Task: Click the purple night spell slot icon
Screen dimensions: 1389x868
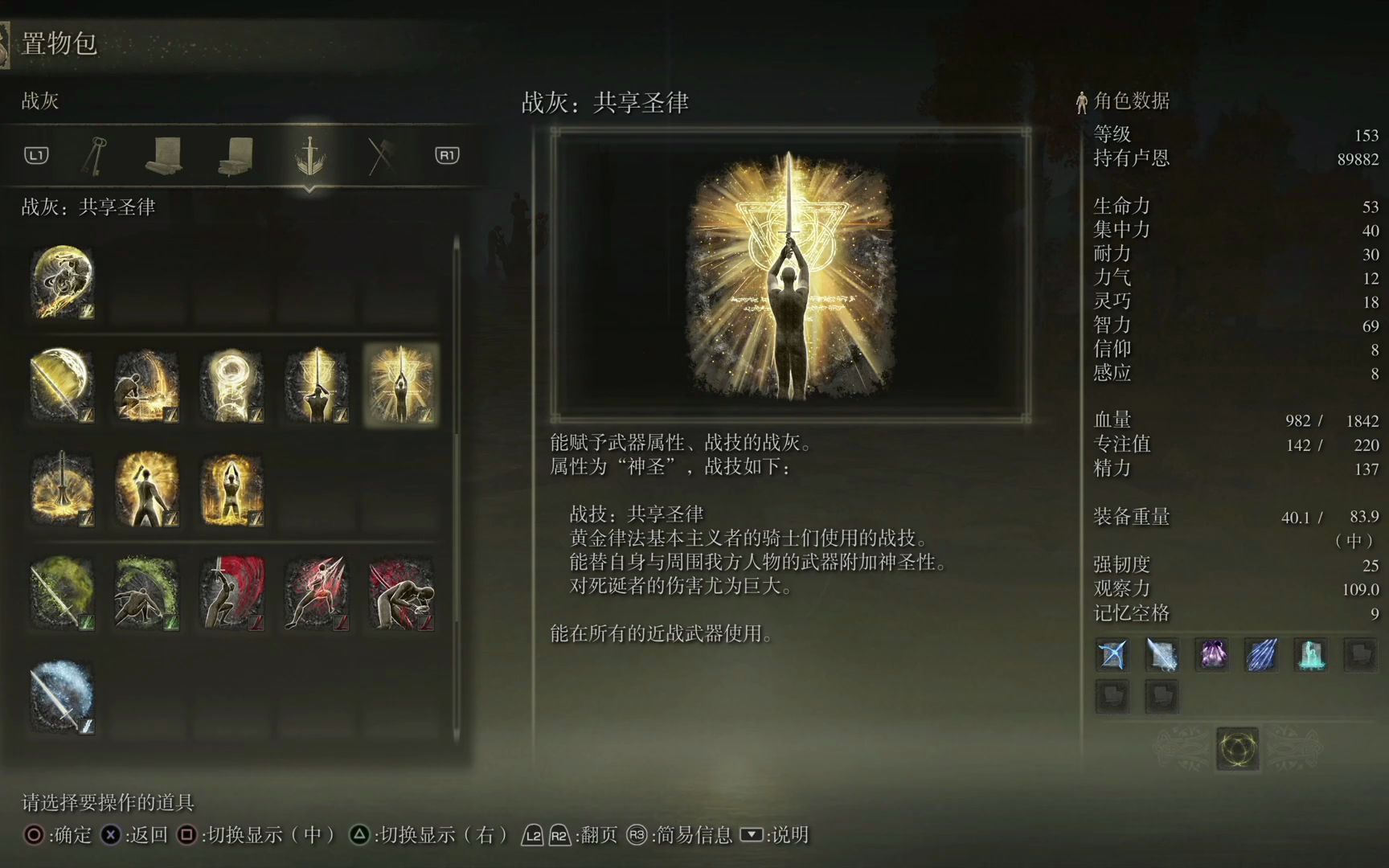Action: click(1211, 655)
